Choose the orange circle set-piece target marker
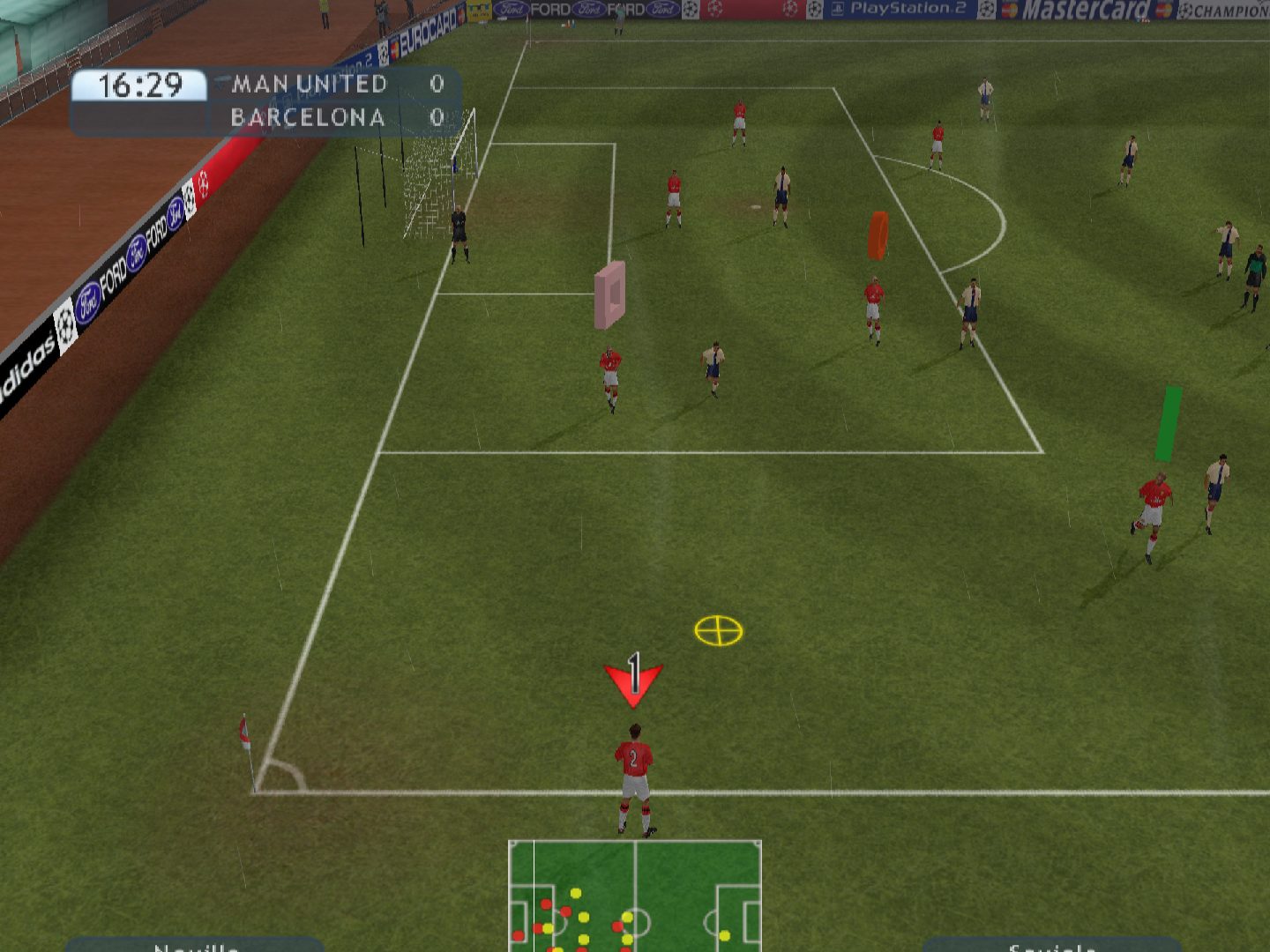This screenshot has height=952, width=1270. pyautogui.click(x=878, y=235)
